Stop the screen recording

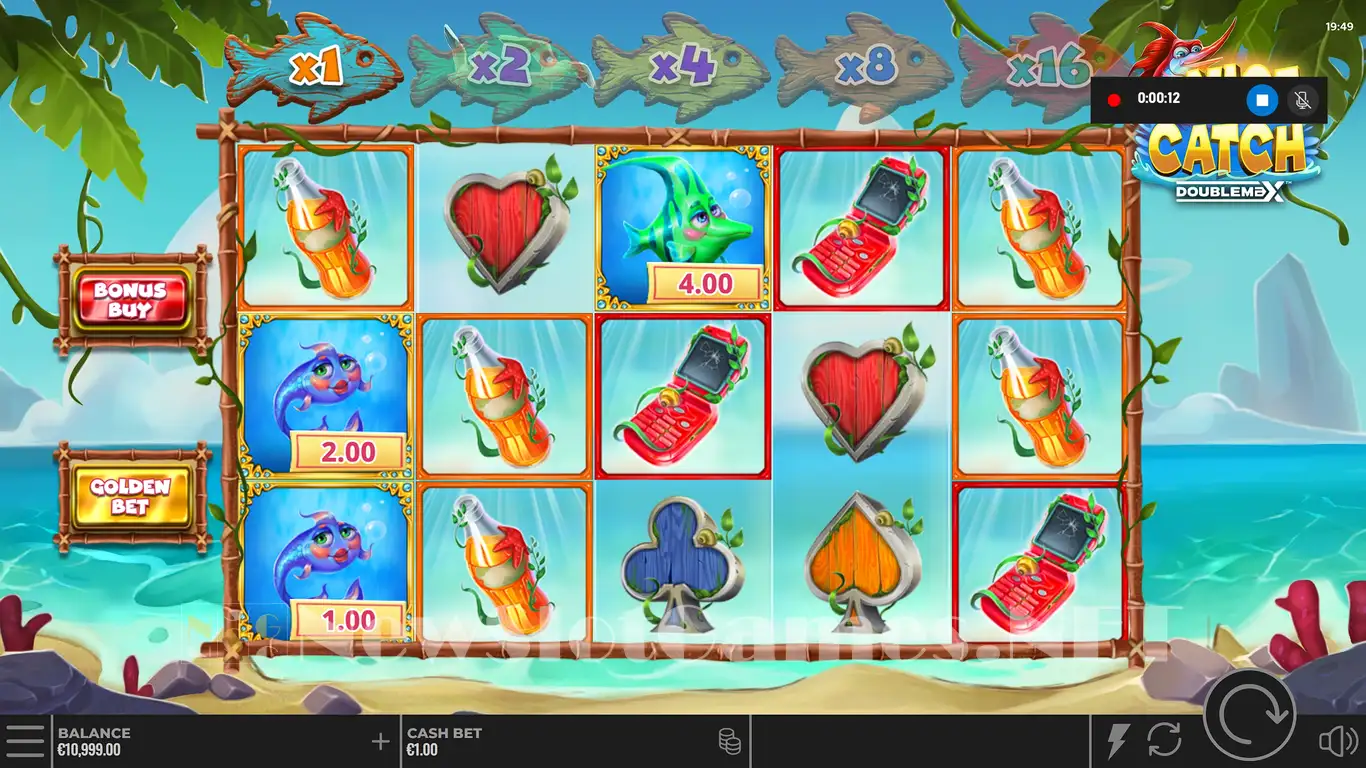(1262, 100)
